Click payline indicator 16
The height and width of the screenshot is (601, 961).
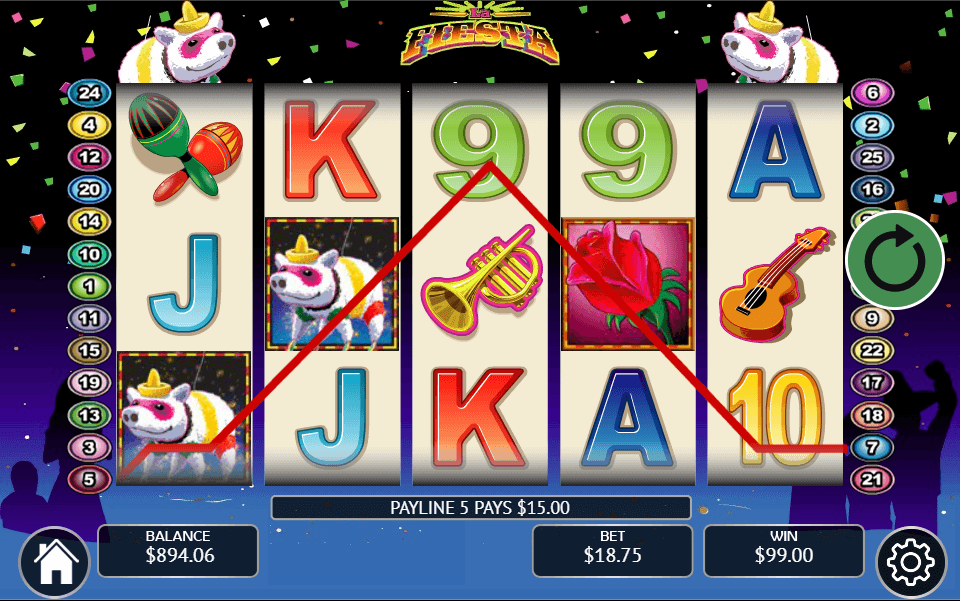tap(872, 189)
